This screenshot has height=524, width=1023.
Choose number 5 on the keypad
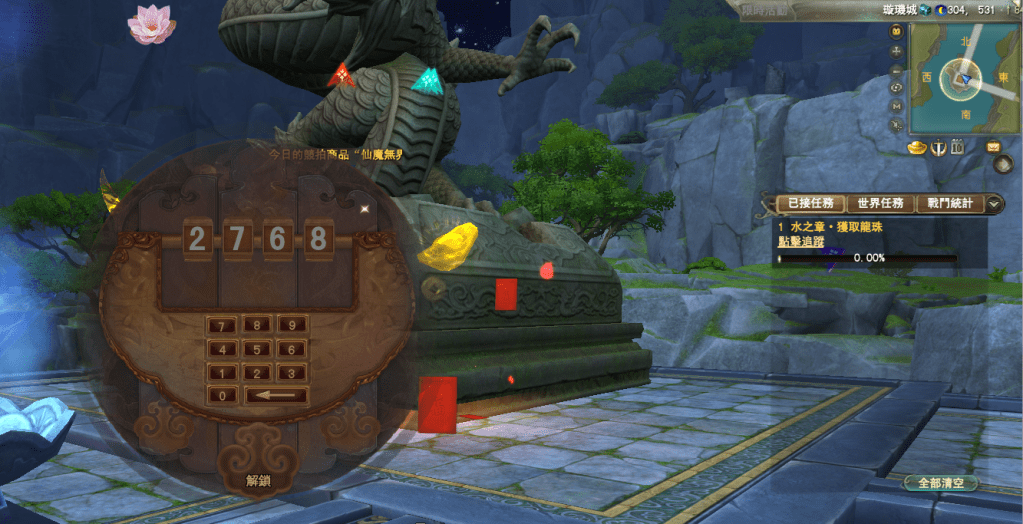tap(256, 349)
